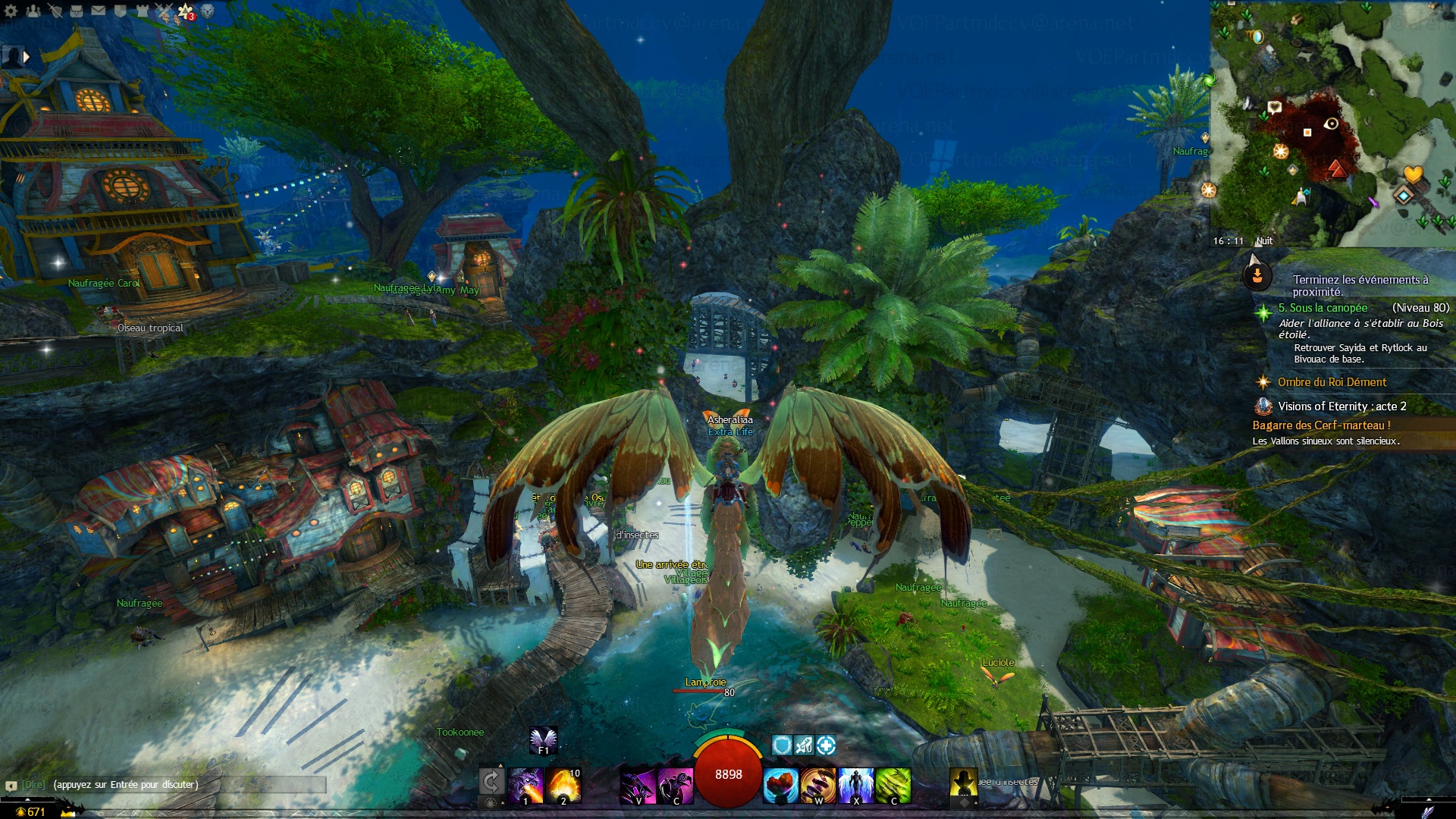Viewport: 1456px width, 819px height.
Task: Select the Sous la canopée story objective
Action: tap(1323, 308)
